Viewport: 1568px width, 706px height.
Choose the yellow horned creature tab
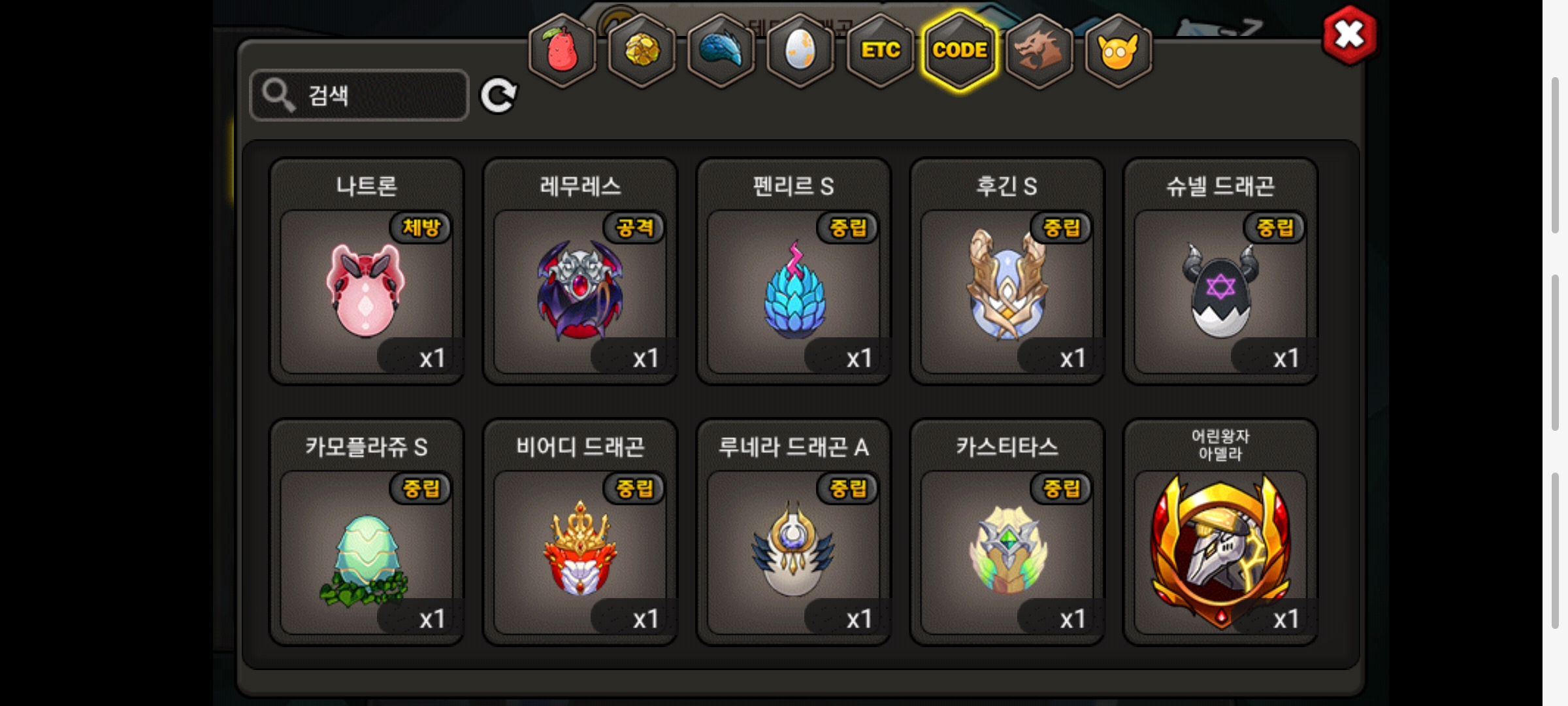(x=1118, y=51)
